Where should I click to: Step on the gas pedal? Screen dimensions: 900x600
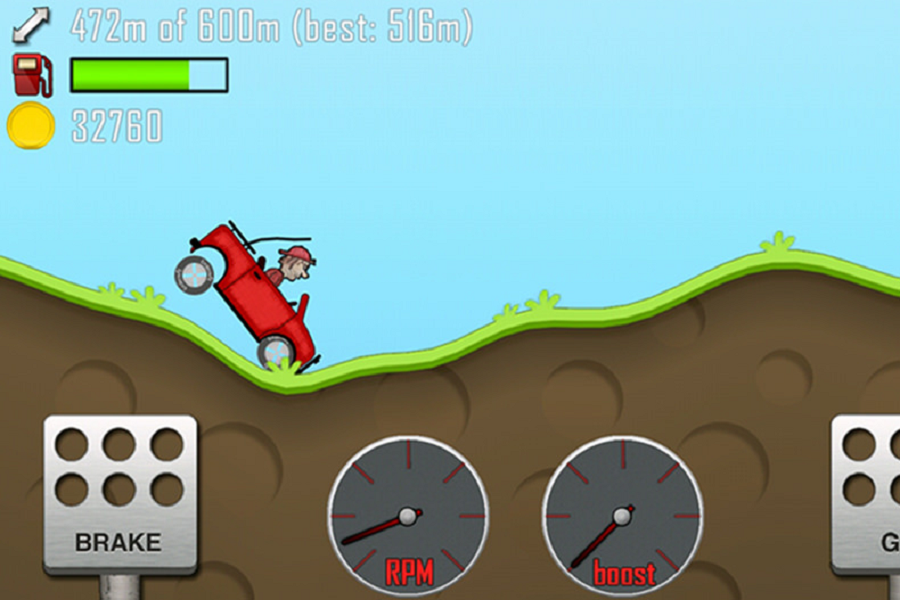click(868, 493)
